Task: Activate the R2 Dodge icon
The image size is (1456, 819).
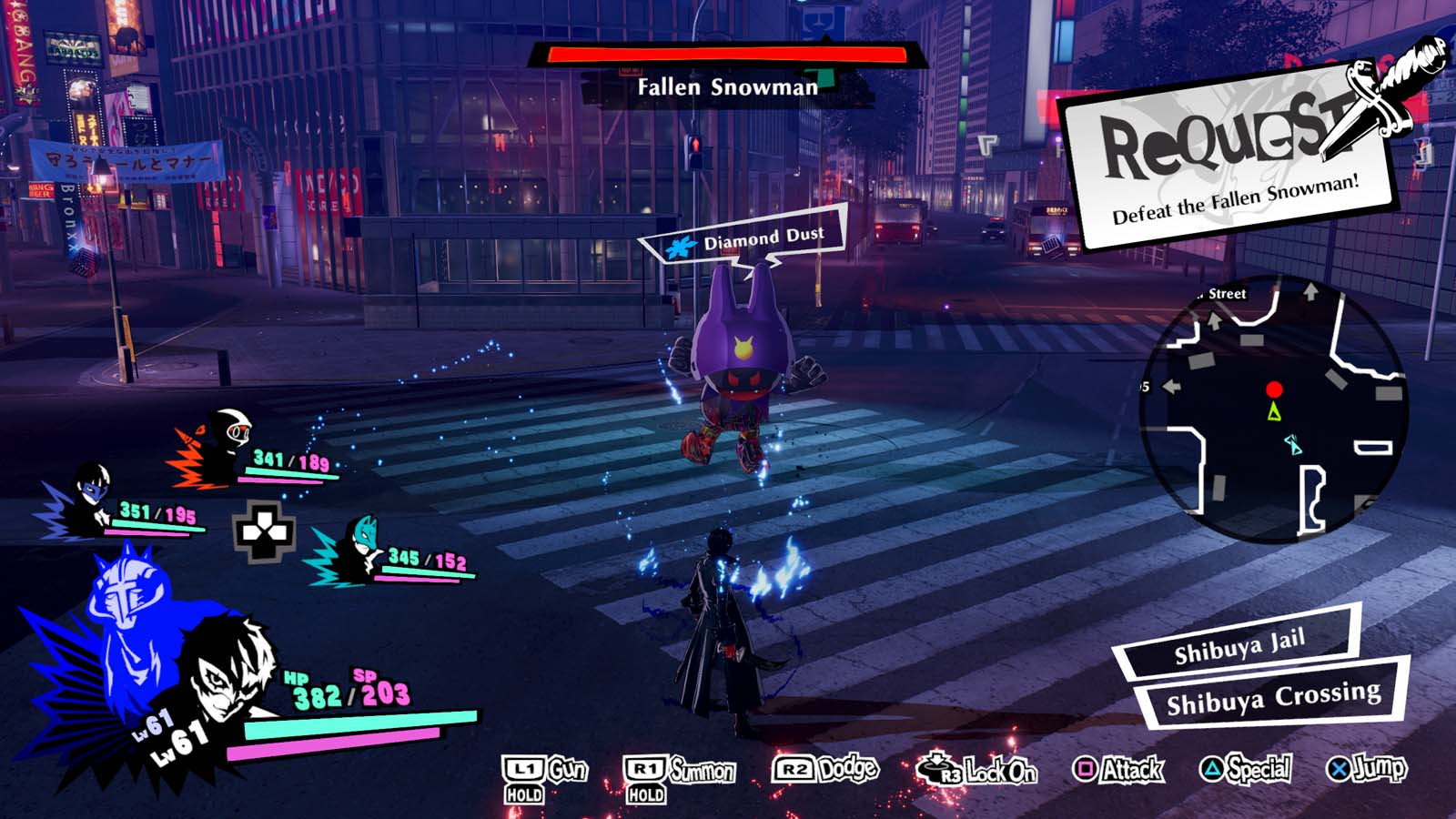Action: pos(794,769)
